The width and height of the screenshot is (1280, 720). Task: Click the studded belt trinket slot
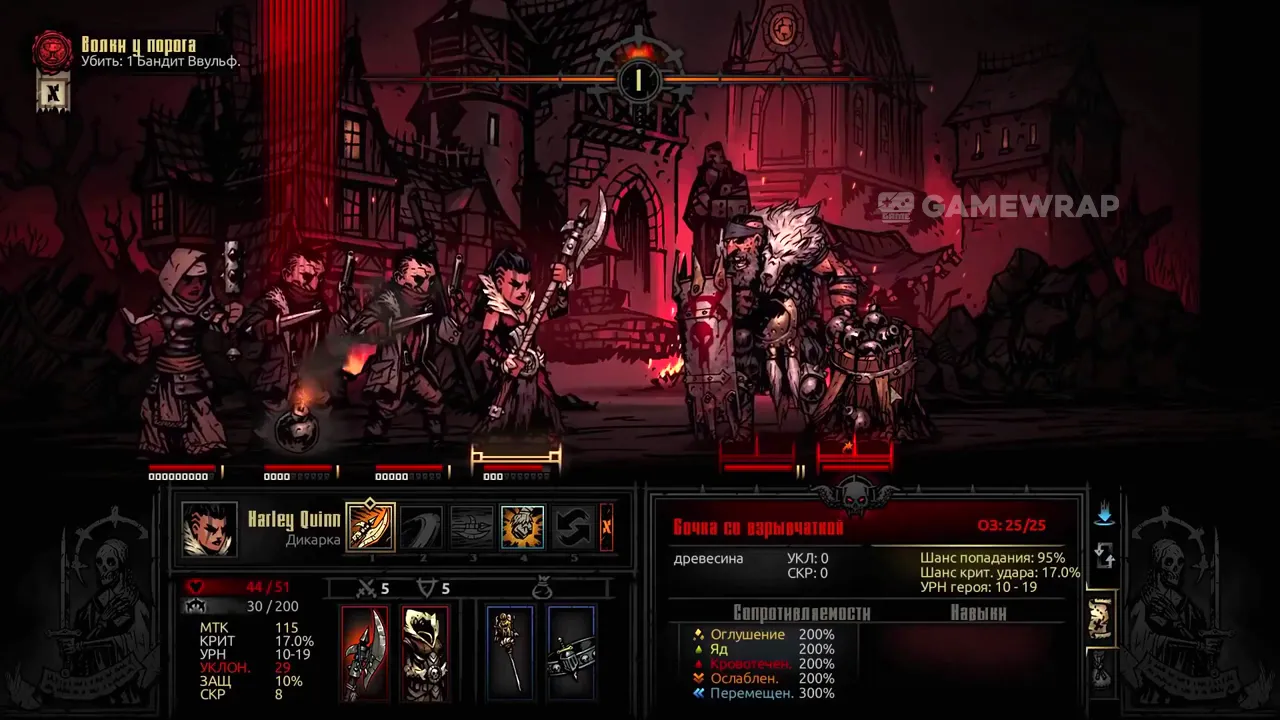pos(571,652)
